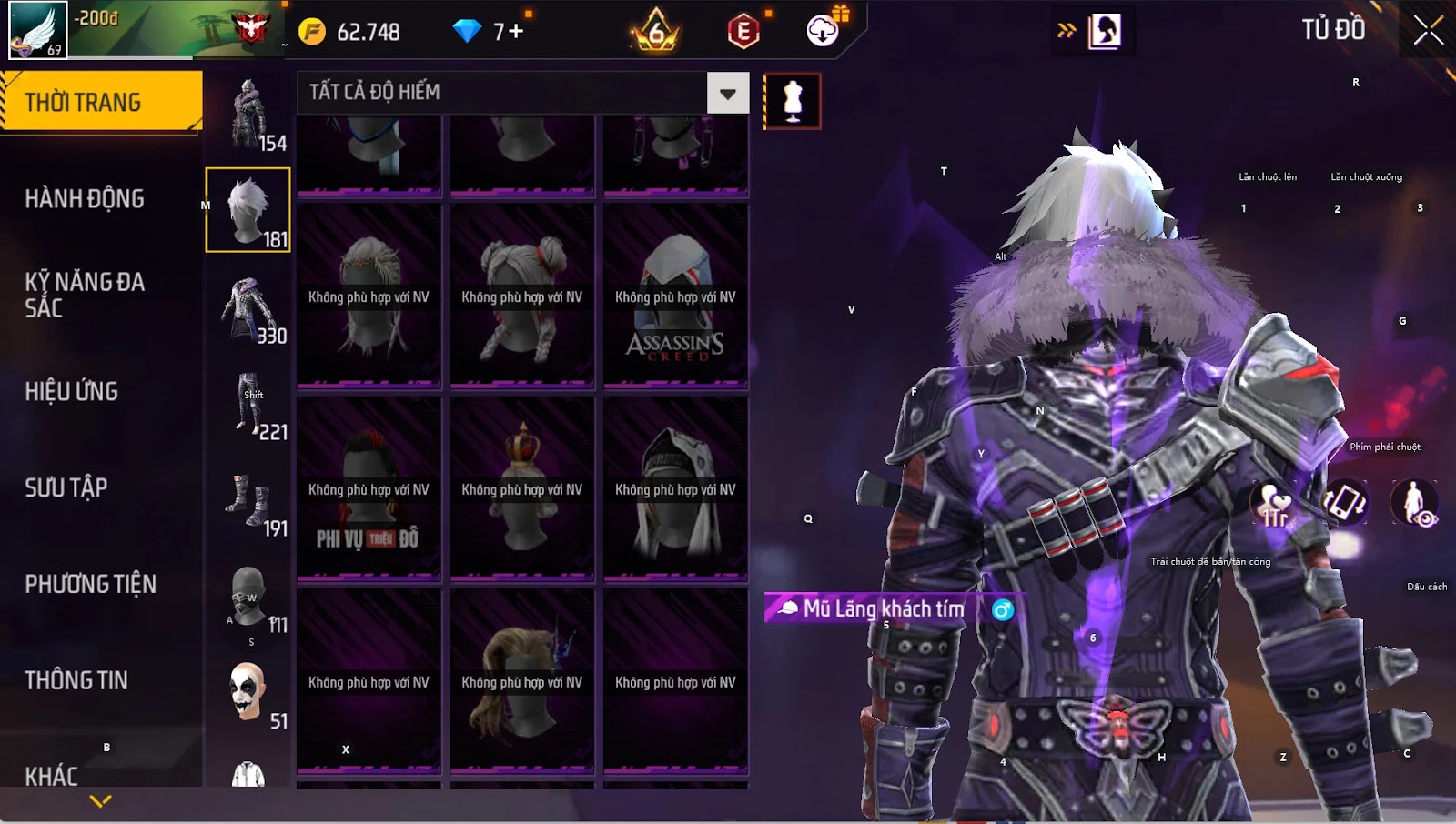The width and height of the screenshot is (1456, 824).
Task: Open the THÔNG TIN section
Action: pyautogui.click(x=76, y=680)
